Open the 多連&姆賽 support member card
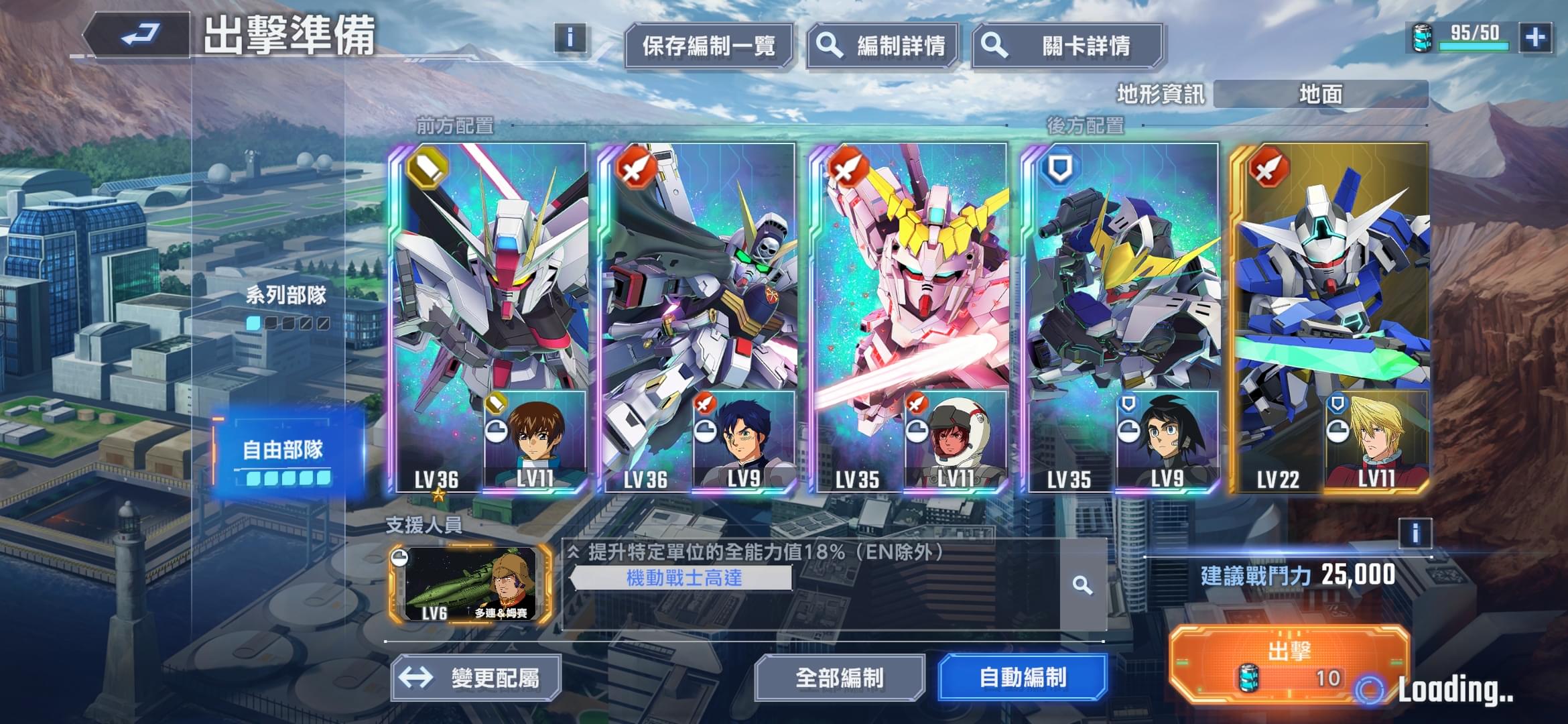The image size is (1568, 724). tap(470, 583)
